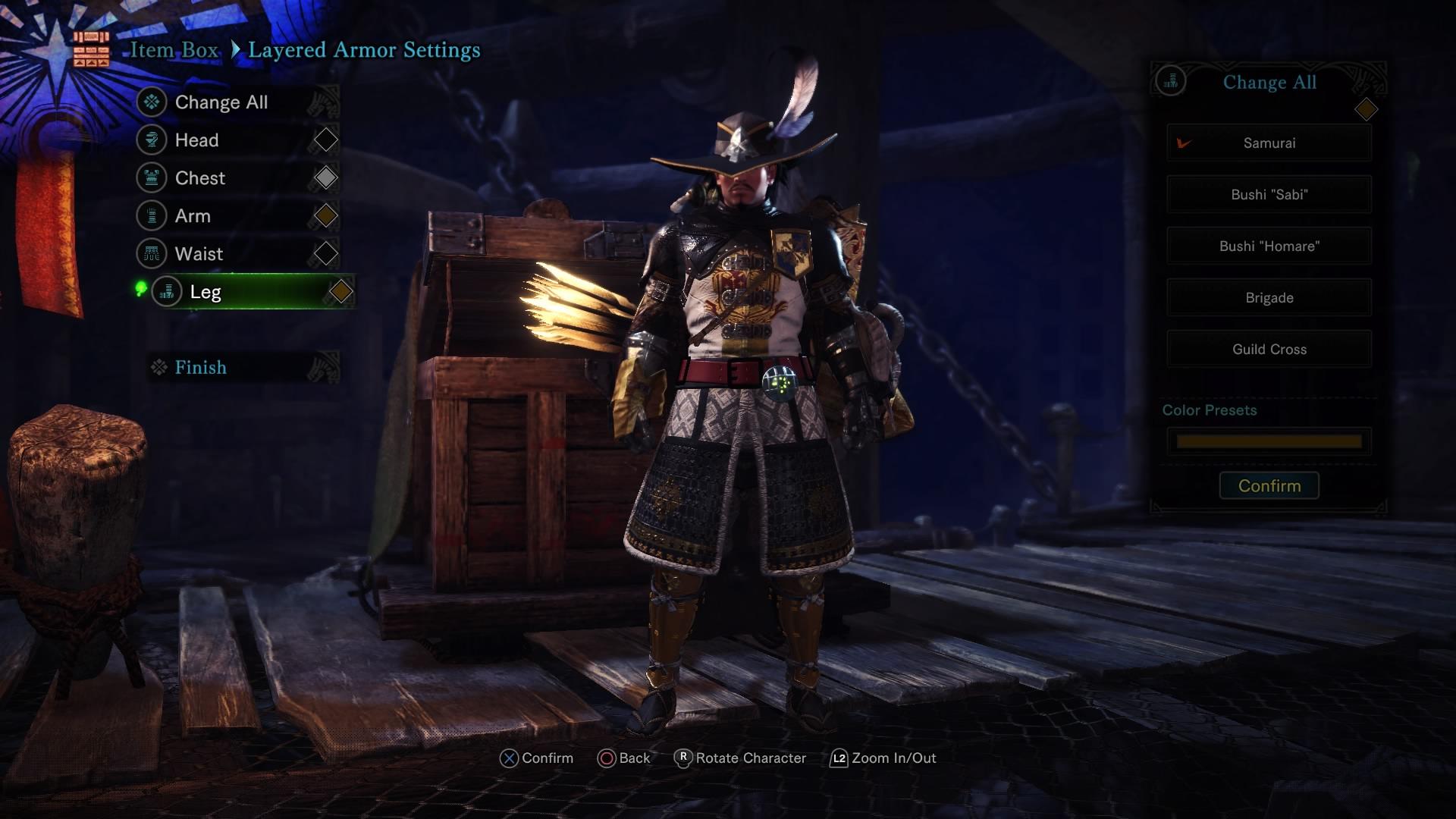Click the Waist armor slot icon
1456x819 pixels.
[x=152, y=254]
